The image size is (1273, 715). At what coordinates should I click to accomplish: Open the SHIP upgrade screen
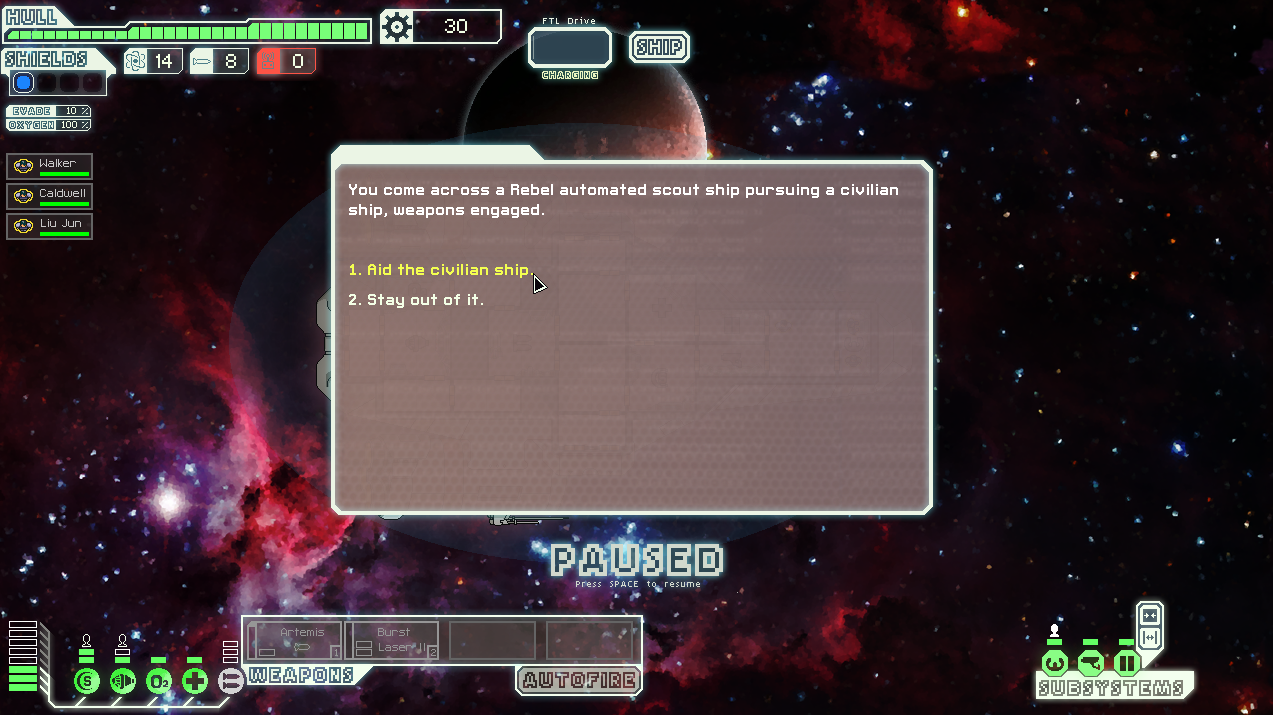[659, 47]
